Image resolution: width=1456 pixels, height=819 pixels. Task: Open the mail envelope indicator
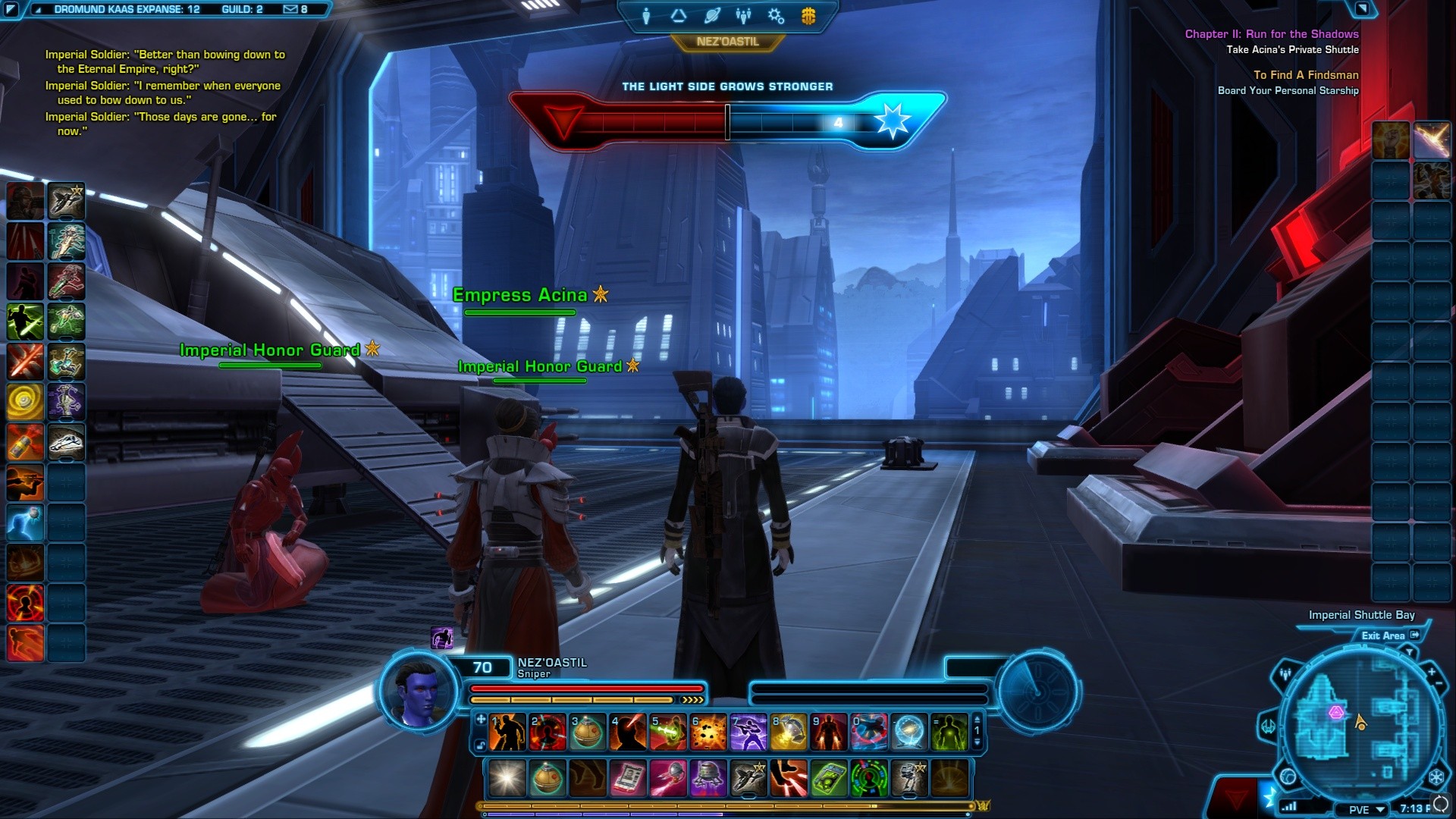290,10
